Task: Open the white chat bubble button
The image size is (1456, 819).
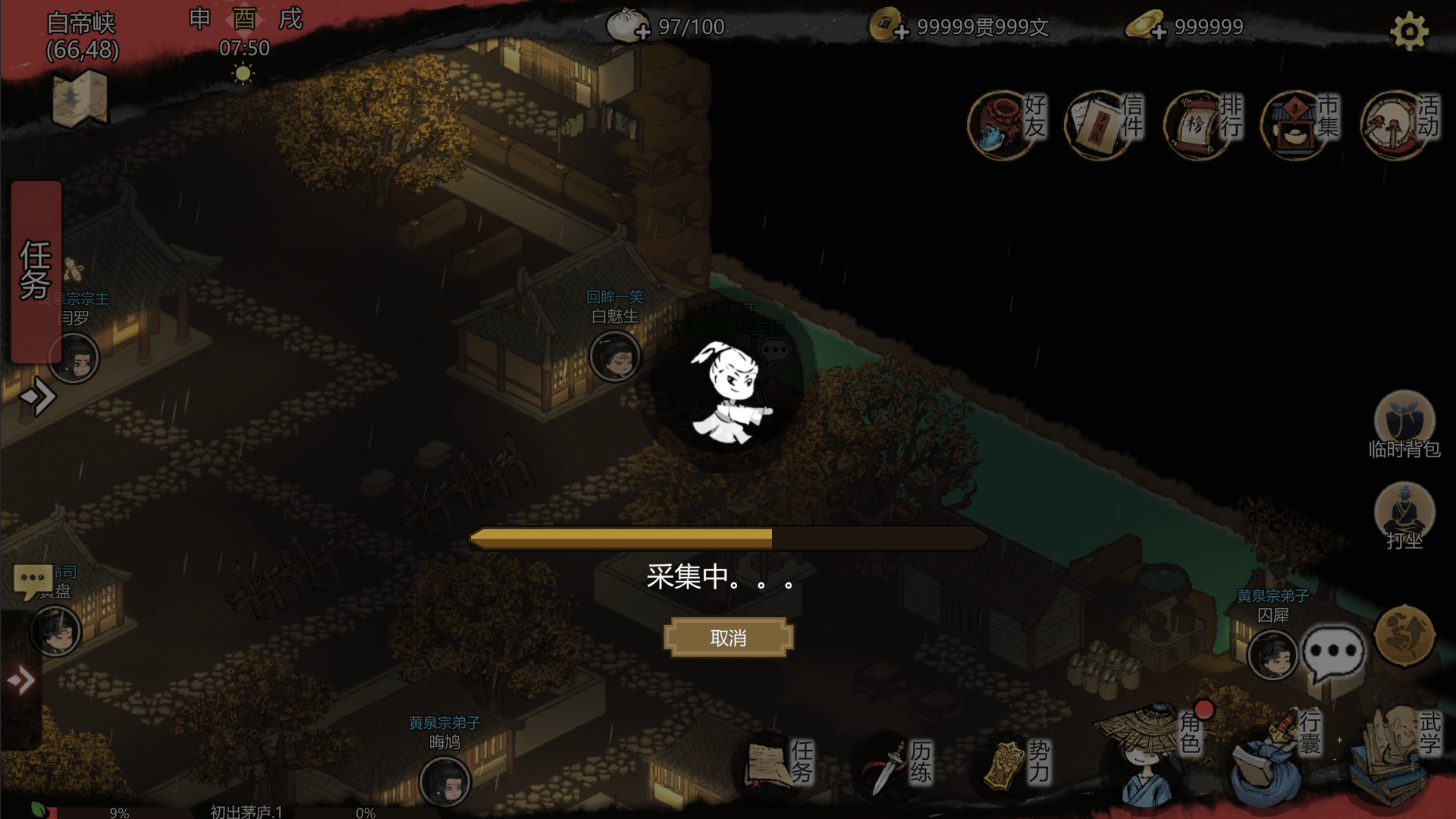Action: pyautogui.click(x=1332, y=652)
